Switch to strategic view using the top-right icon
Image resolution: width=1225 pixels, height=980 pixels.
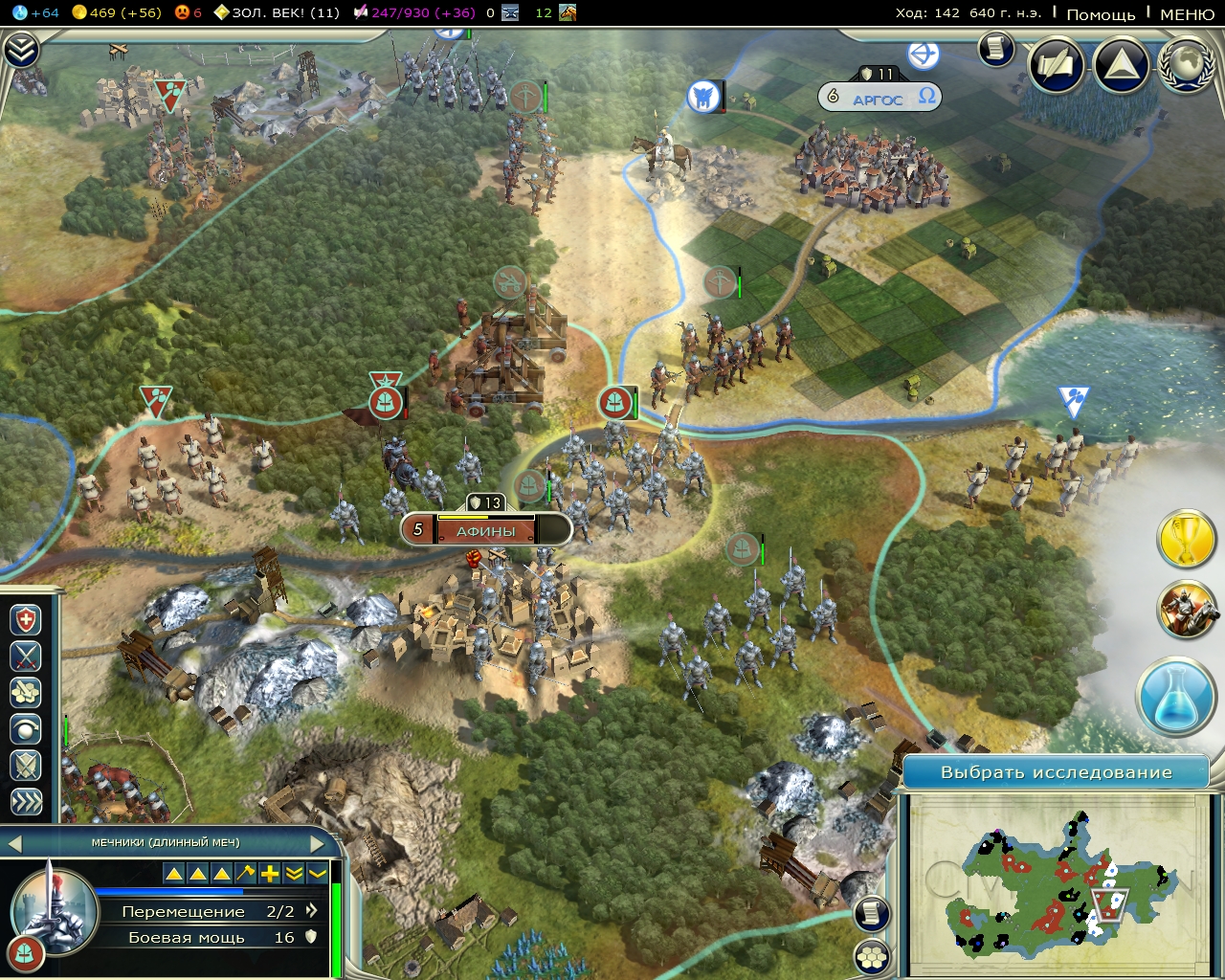tap(1119, 66)
